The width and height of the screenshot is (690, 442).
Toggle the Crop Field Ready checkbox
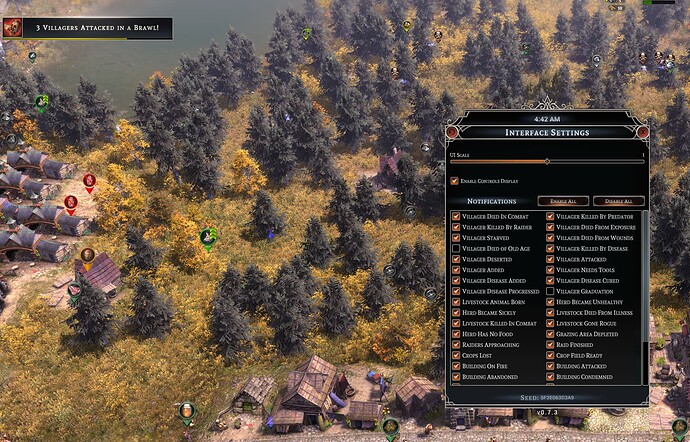coord(550,355)
